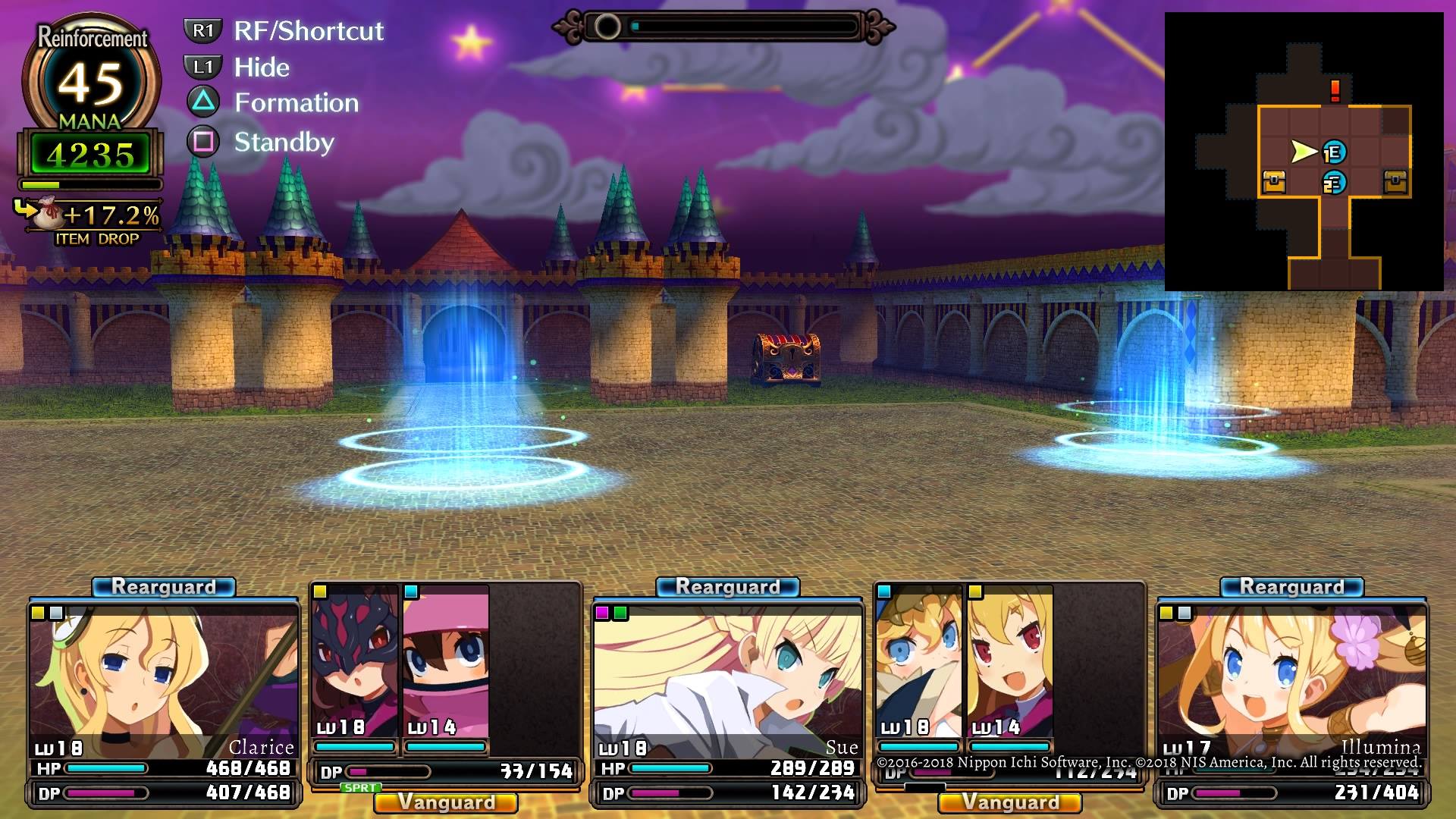The image size is (1456, 819).
Task: Select the Hide command
Action: click(x=261, y=67)
